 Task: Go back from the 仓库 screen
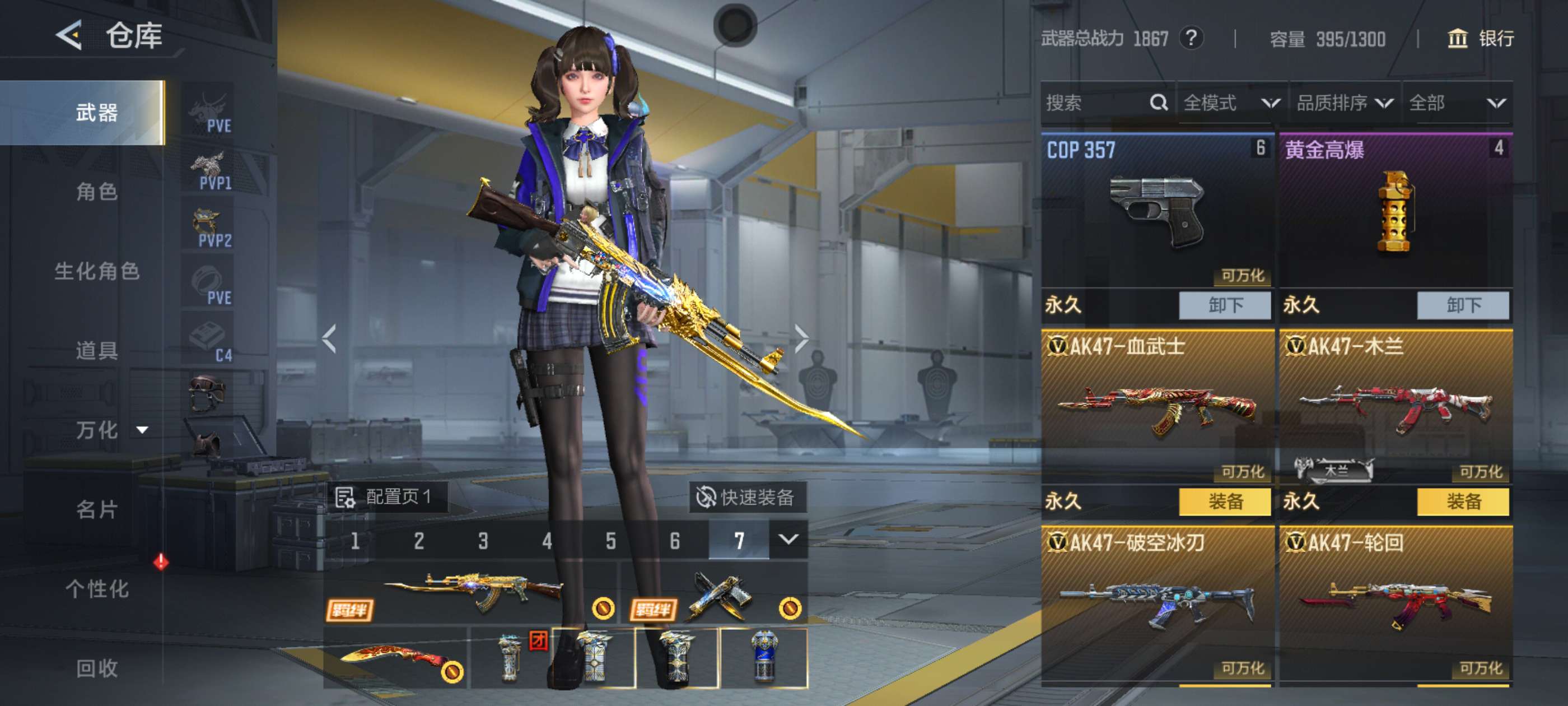tap(69, 35)
